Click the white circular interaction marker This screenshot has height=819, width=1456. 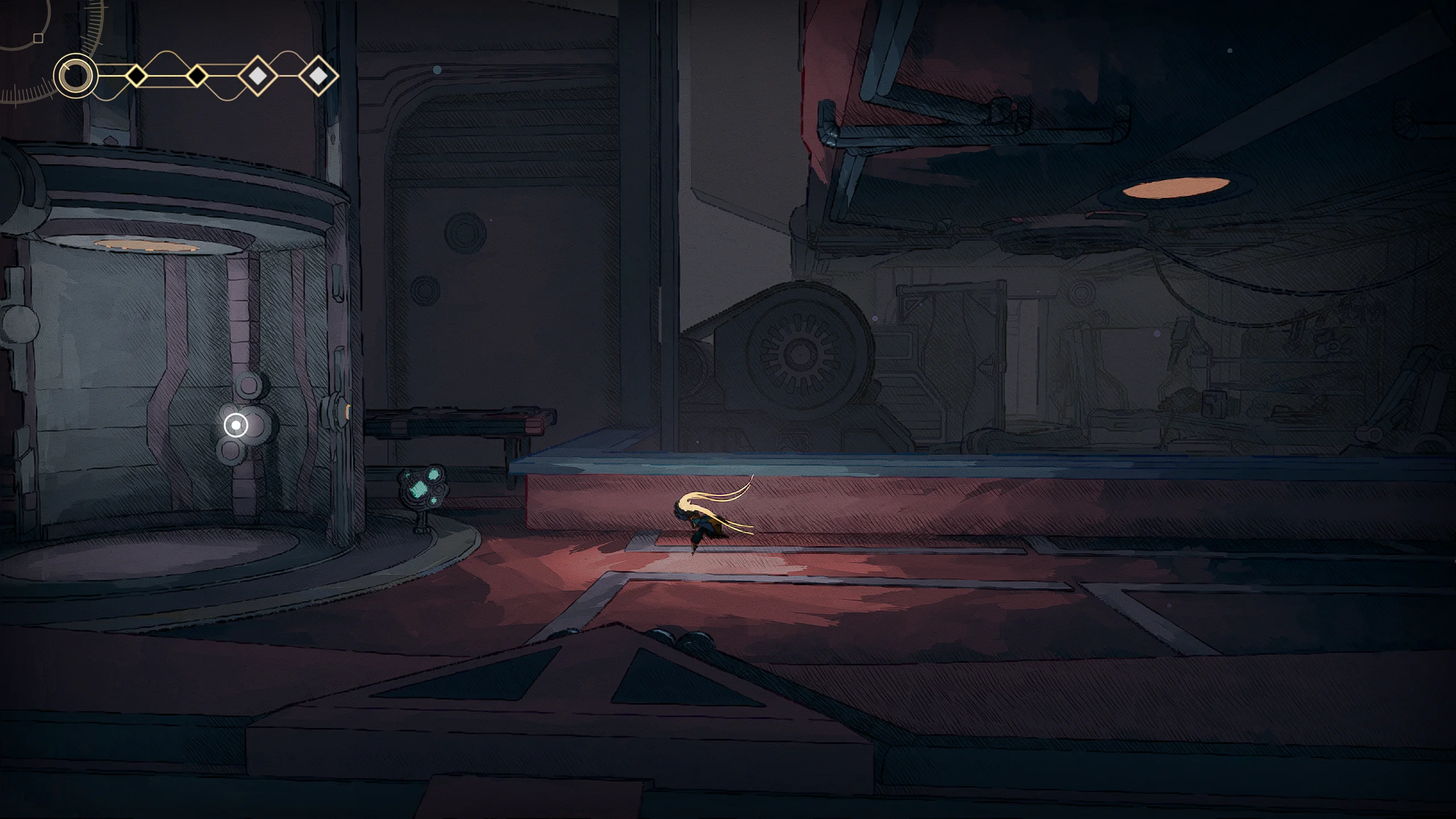click(x=236, y=425)
